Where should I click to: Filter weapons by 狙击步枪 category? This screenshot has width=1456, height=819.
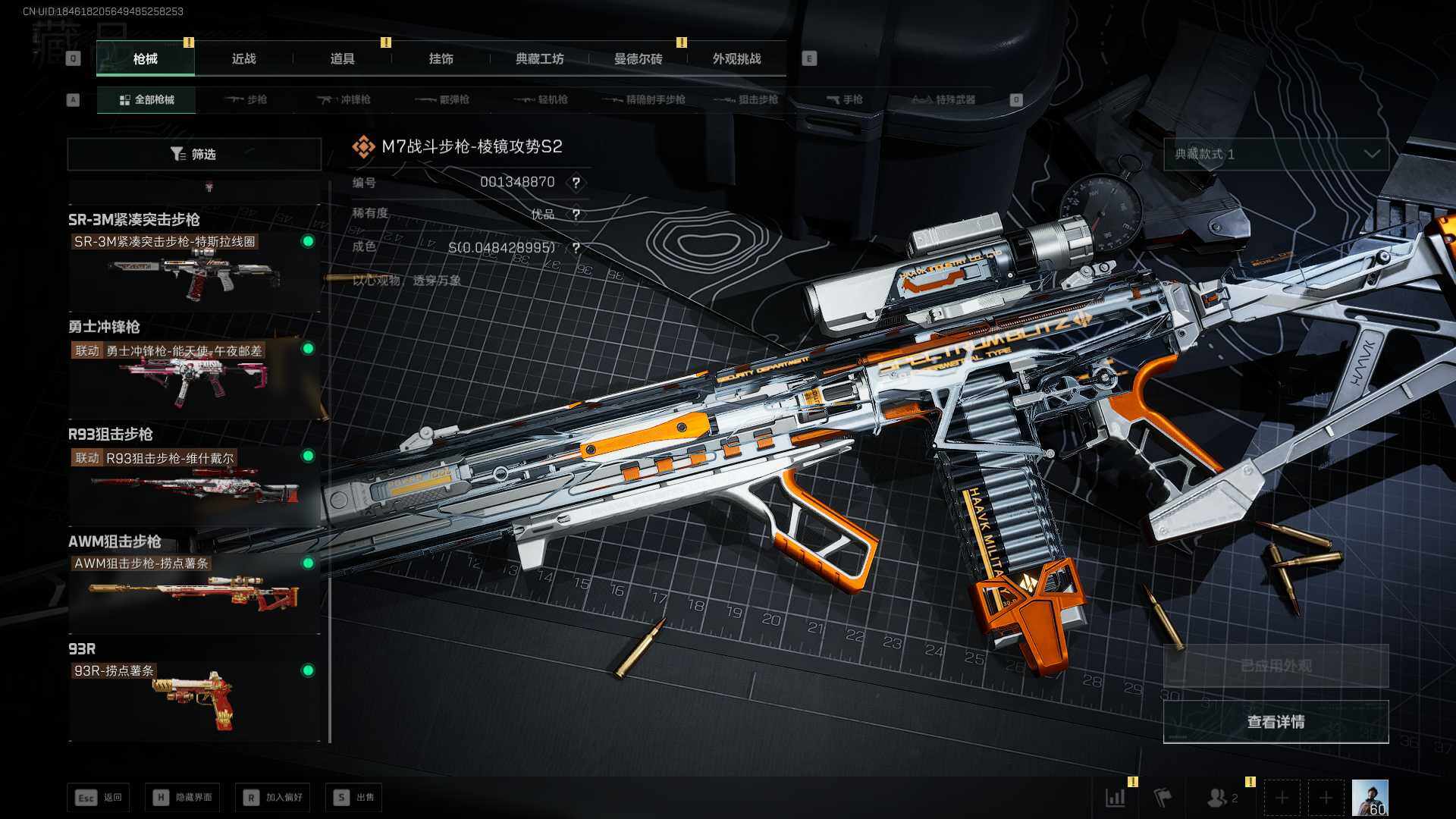tap(747, 99)
